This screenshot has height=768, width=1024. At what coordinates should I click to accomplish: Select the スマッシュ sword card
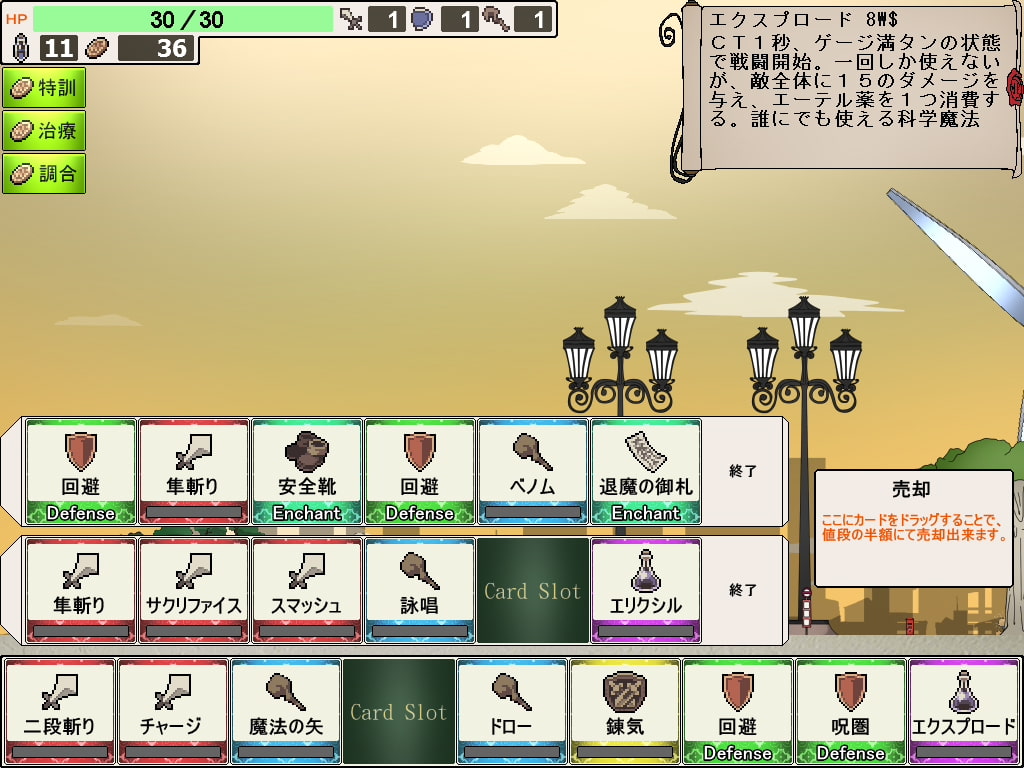(307, 590)
